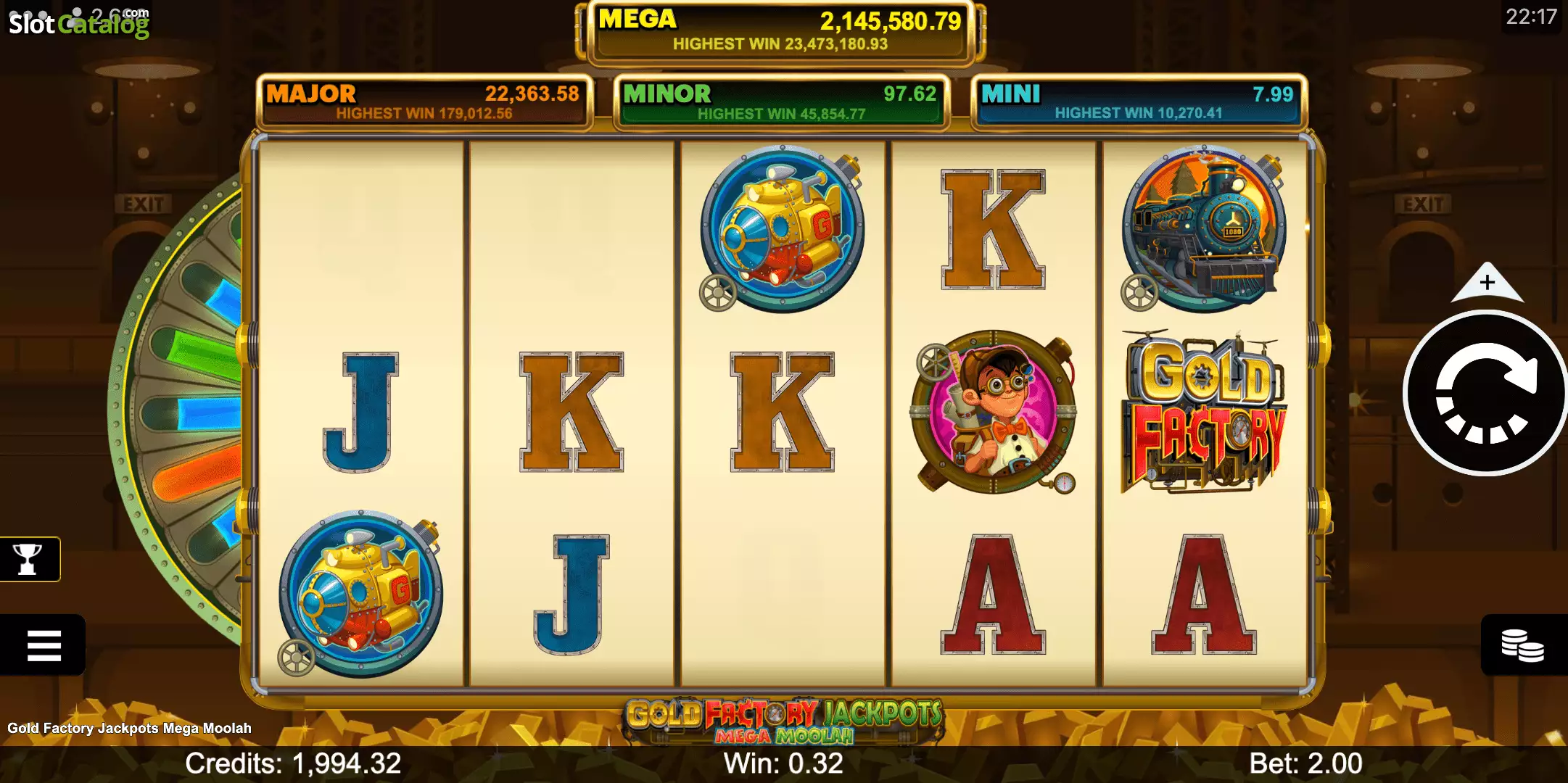Open the hamburger menu

pyautogui.click(x=44, y=645)
